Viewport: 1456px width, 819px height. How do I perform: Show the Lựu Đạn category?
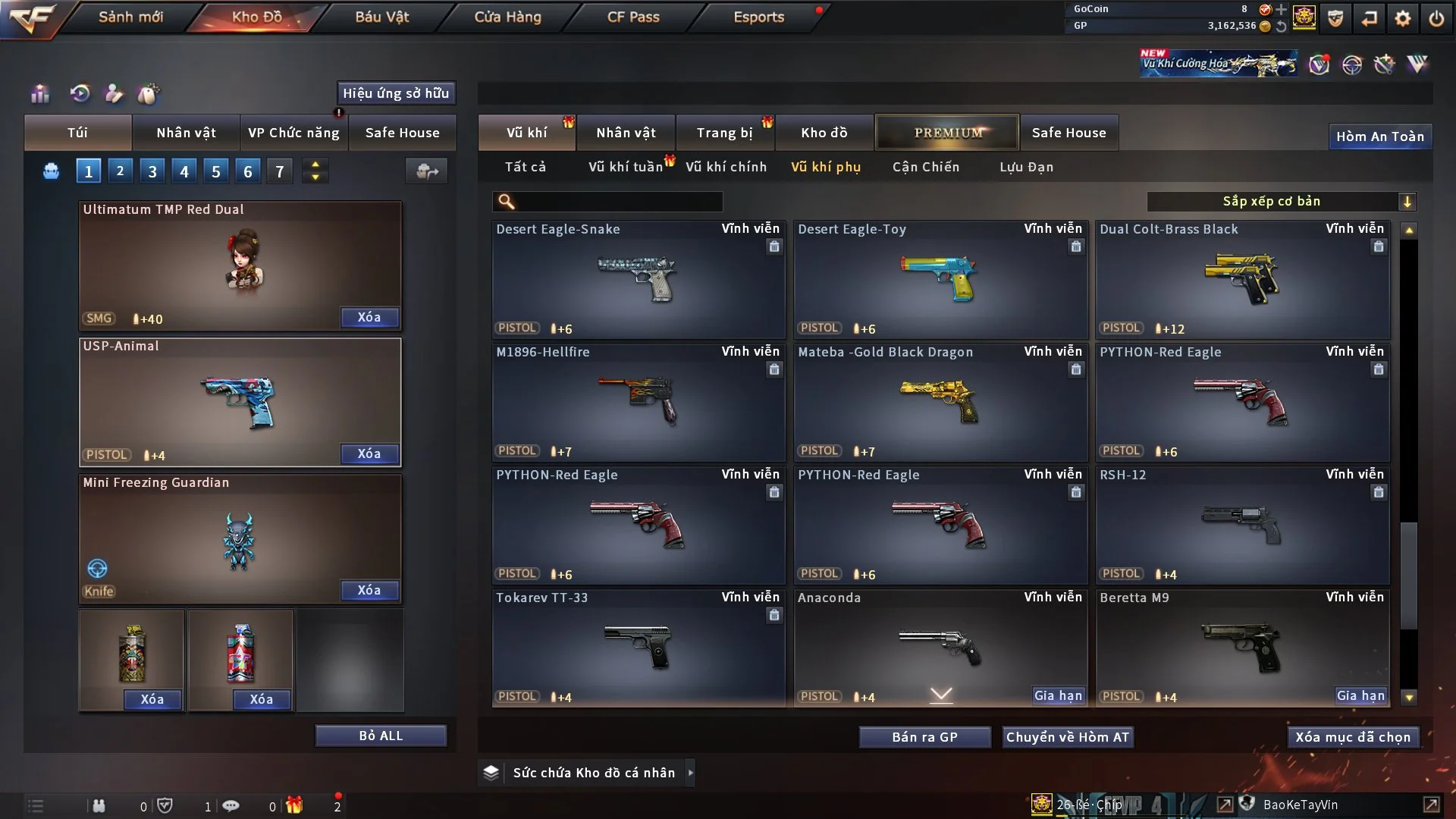pos(1026,167)
